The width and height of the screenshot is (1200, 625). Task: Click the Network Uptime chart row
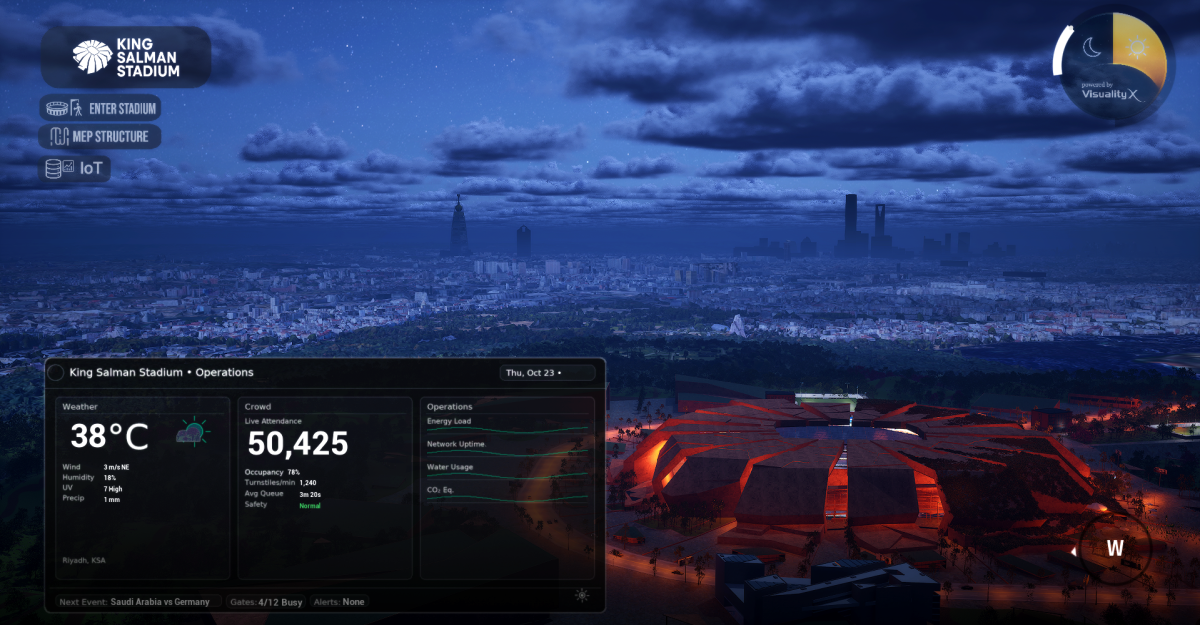pyautogui.click(x=507, y=449)
